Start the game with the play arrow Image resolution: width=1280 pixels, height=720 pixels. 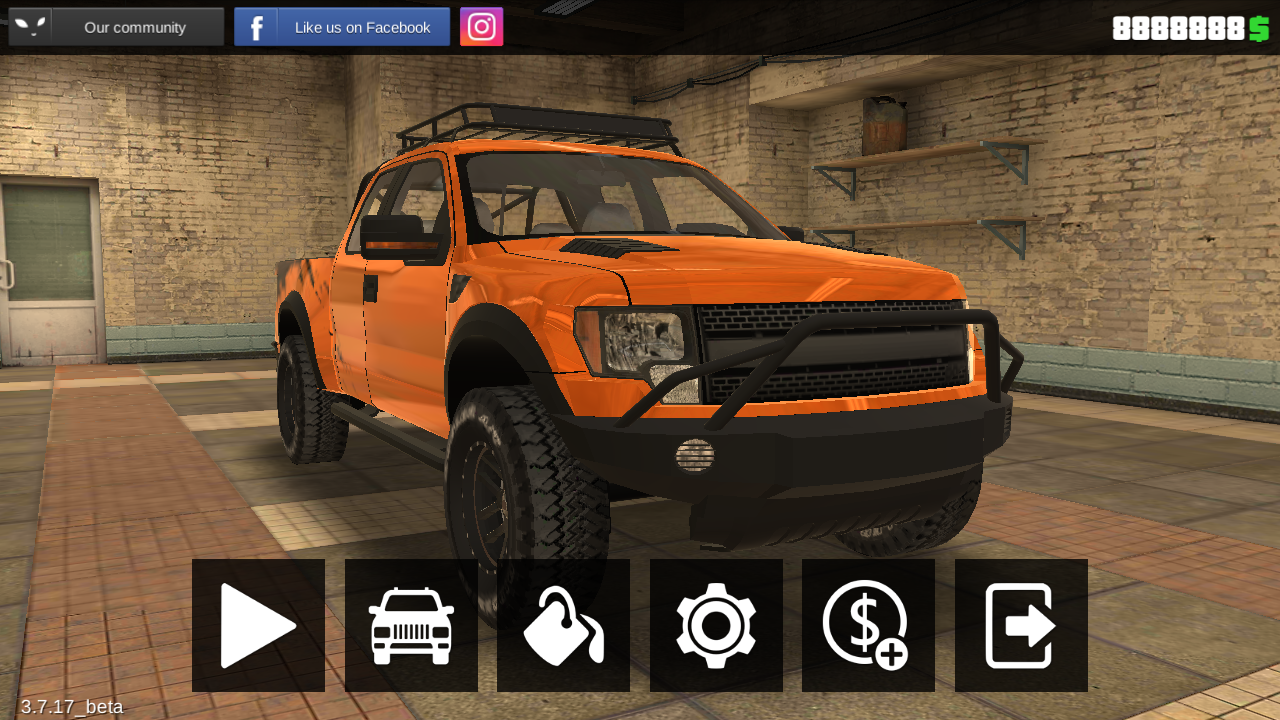(x=258, y=625)
